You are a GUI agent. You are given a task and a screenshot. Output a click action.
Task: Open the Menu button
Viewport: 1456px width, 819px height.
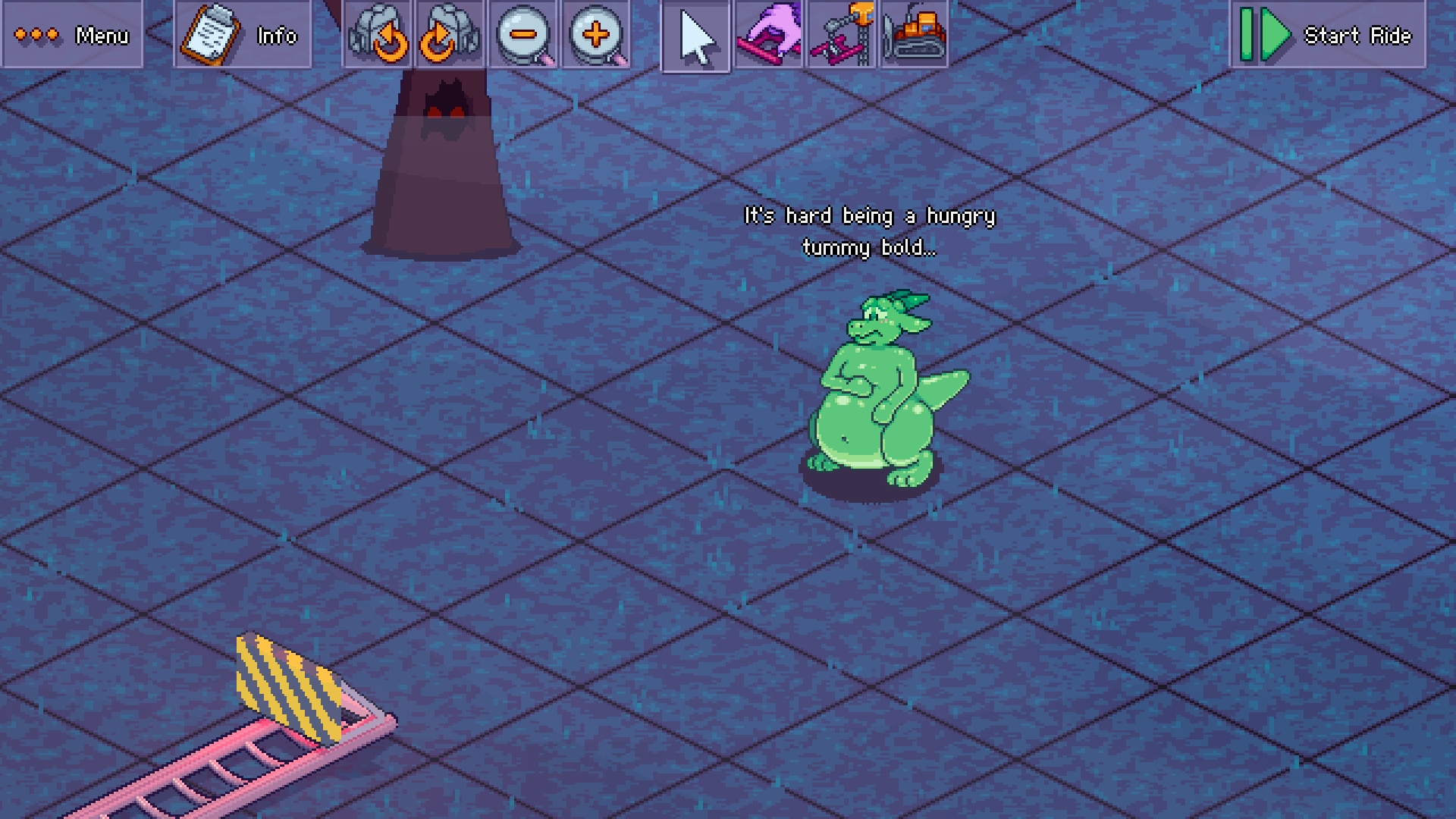(72, 35)
